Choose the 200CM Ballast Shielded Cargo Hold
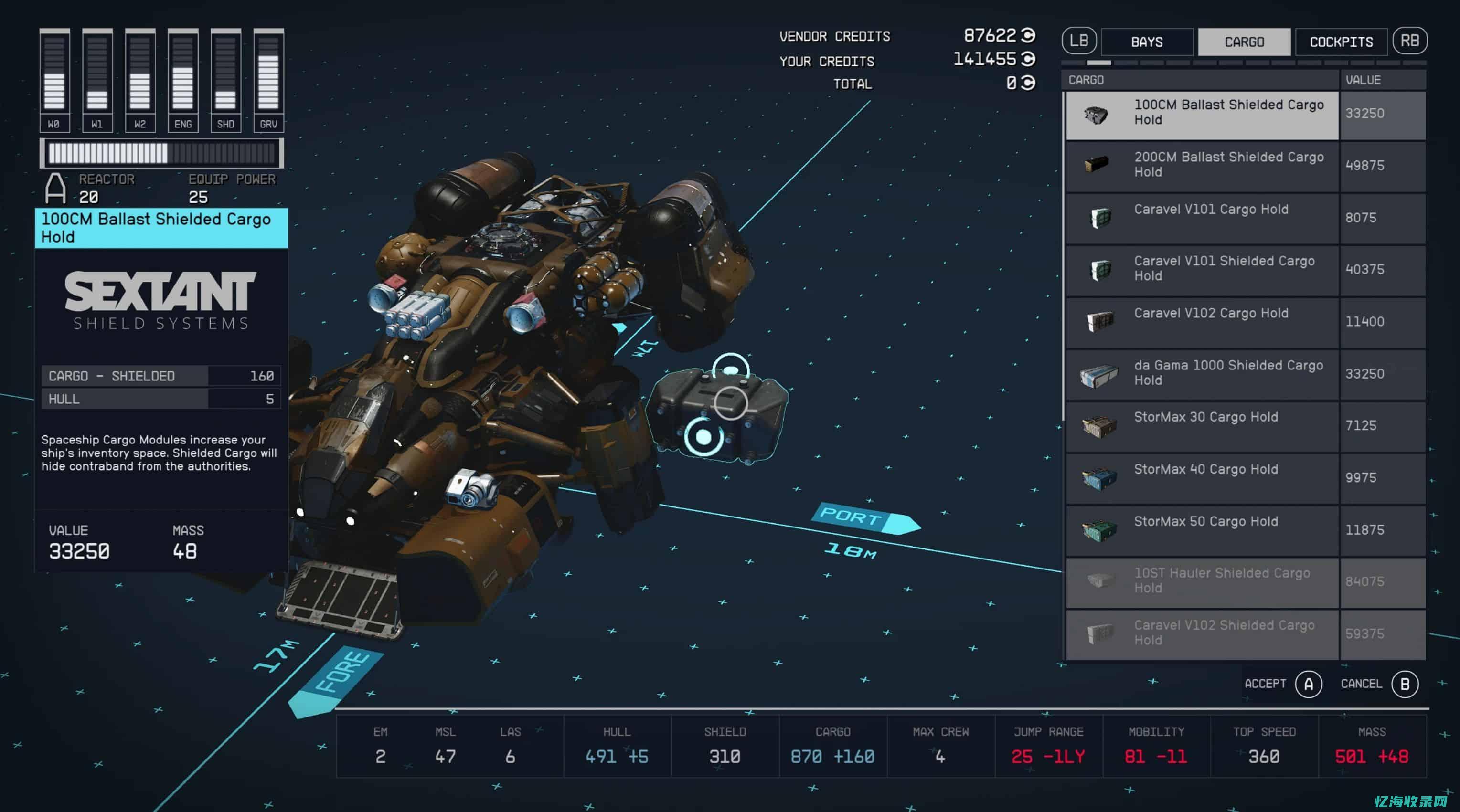The height and width of the screenshot is (812, 1460). [1202, 166]
